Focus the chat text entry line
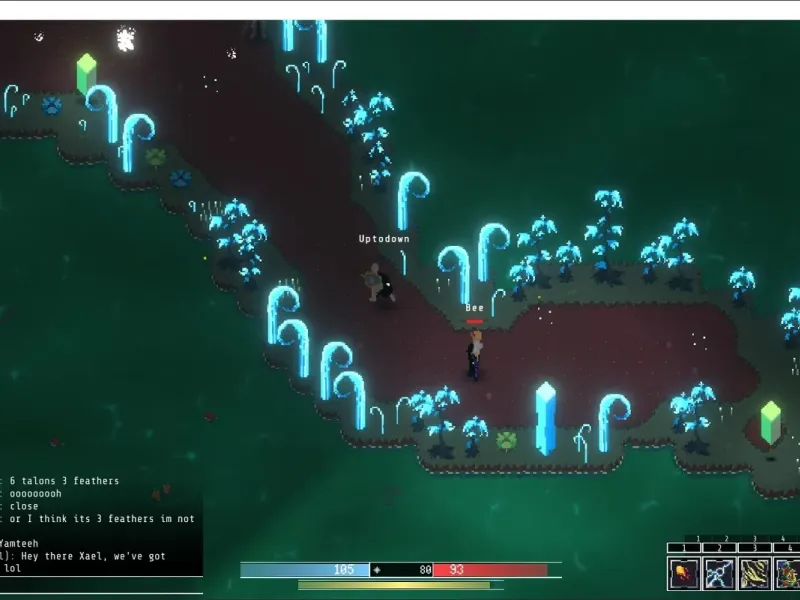Viewport: 800px width, 600px height. click(x=100, y=586)
